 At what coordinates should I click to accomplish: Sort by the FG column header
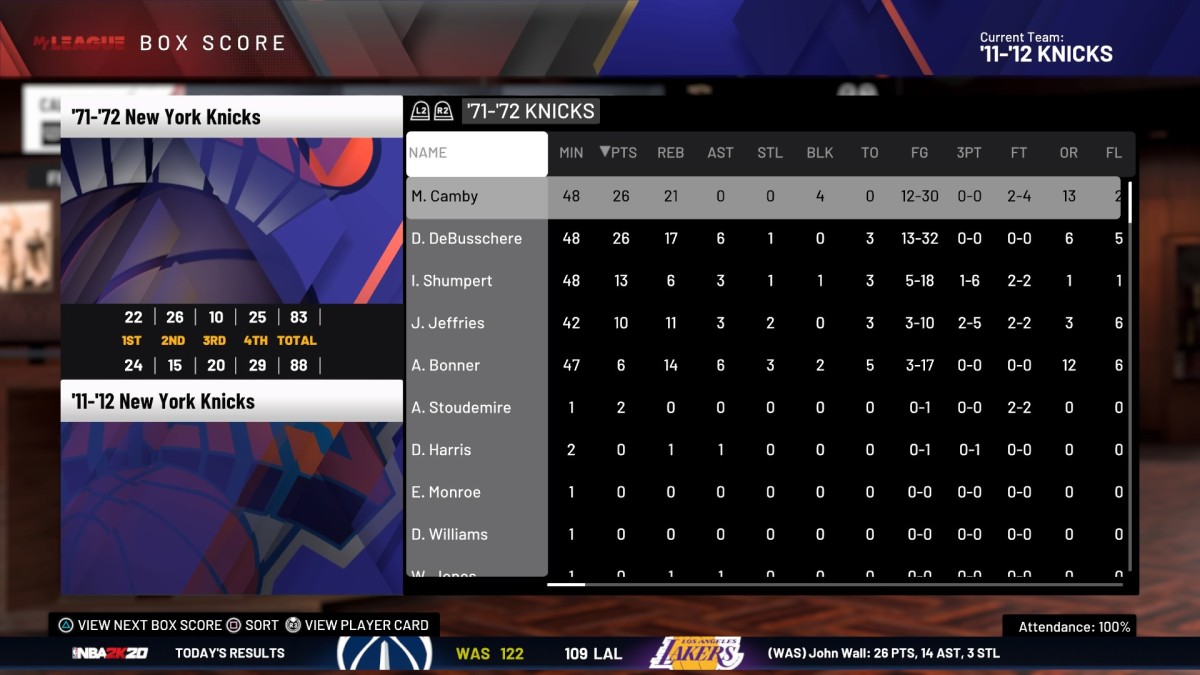click(919, 153)
